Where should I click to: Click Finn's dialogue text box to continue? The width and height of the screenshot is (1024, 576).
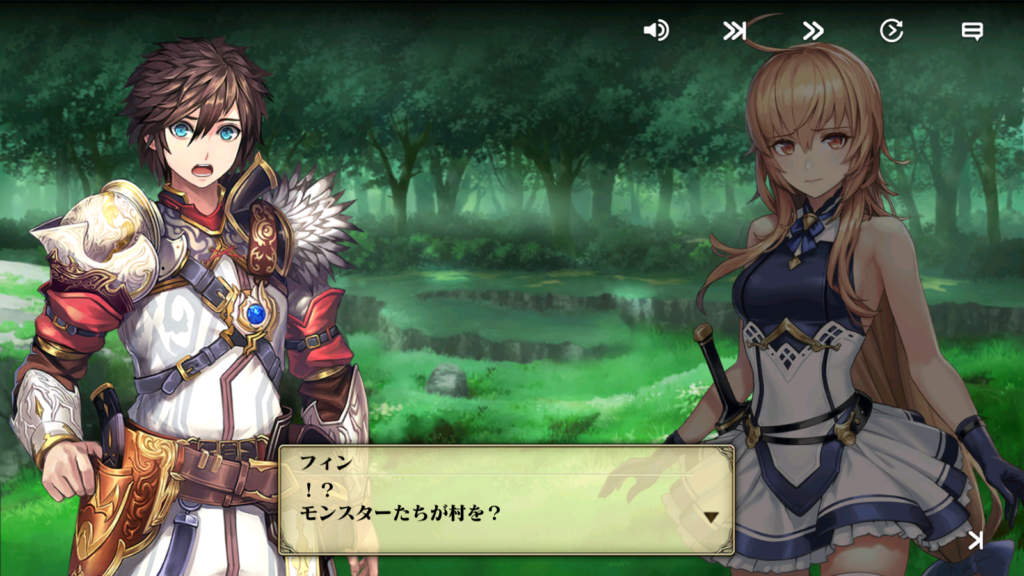pyautogui.click(x=505, y=499)
